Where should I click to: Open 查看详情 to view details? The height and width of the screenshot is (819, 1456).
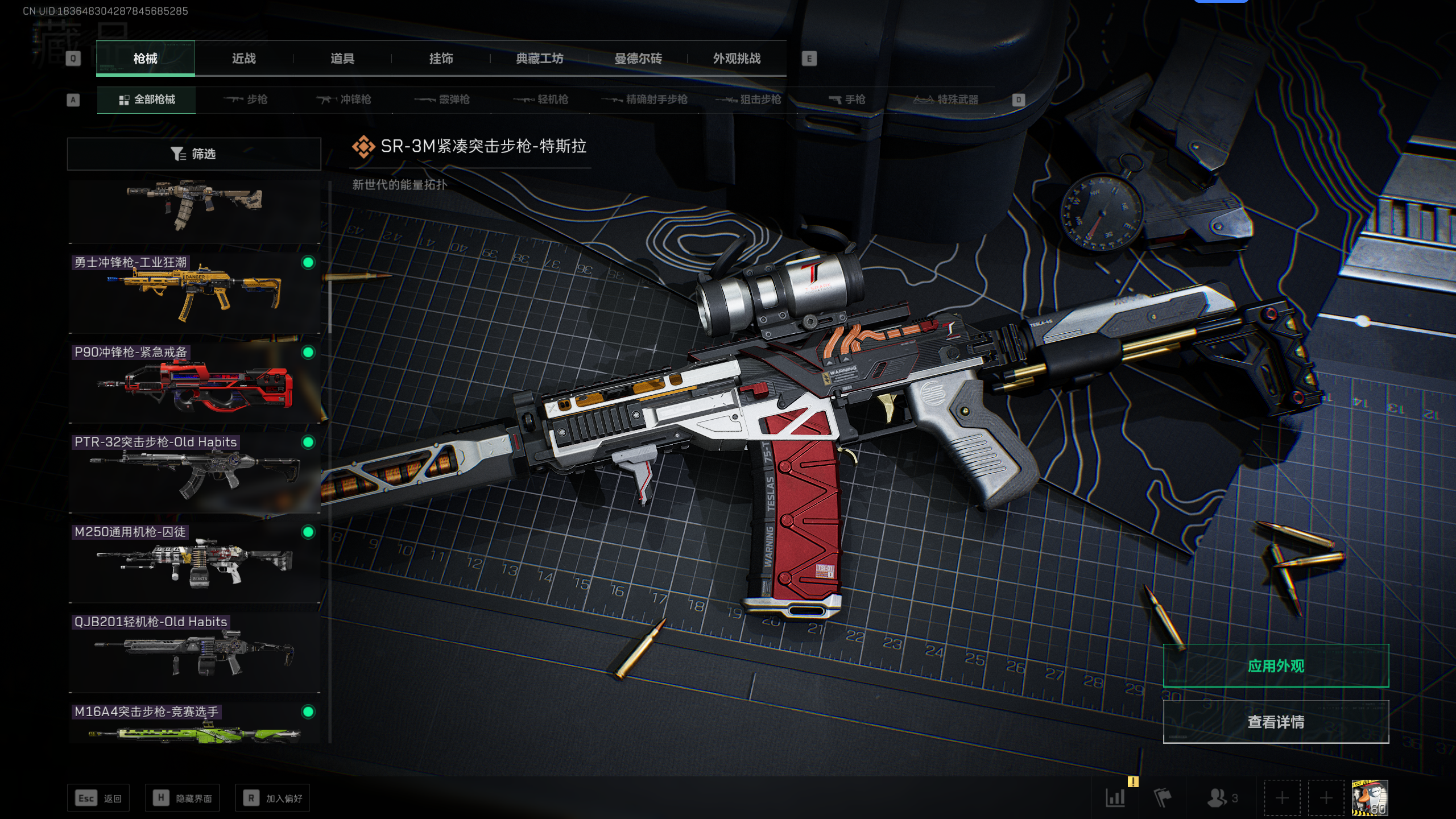click(x=1276, y=722)
